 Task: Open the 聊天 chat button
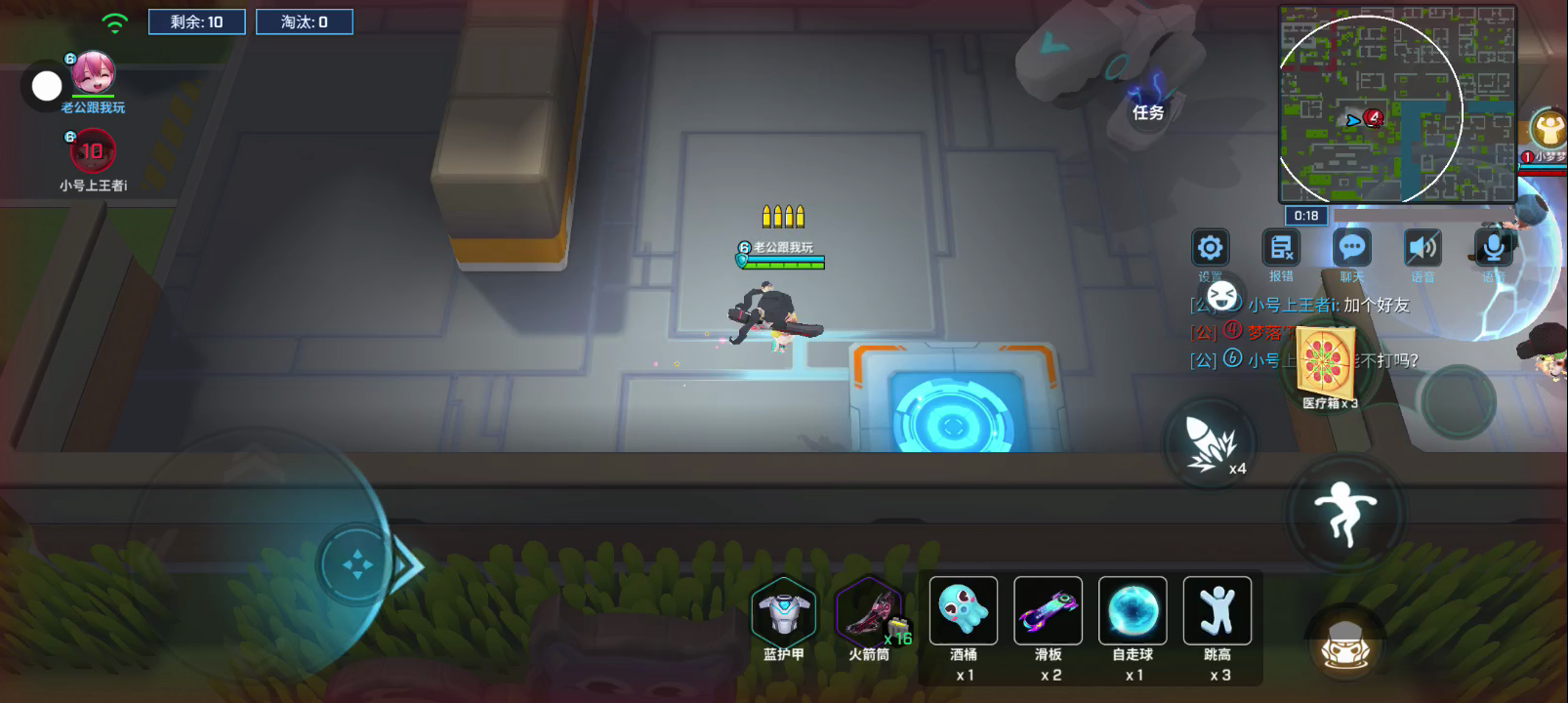(x=1352, y=248)
